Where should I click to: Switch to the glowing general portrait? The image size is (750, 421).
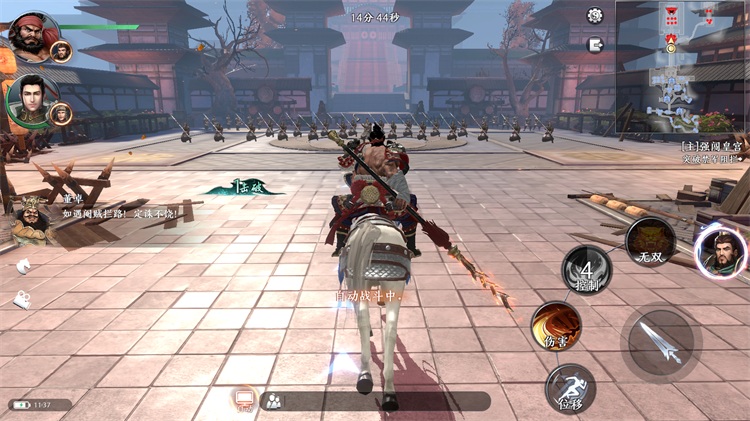(720, 252)
